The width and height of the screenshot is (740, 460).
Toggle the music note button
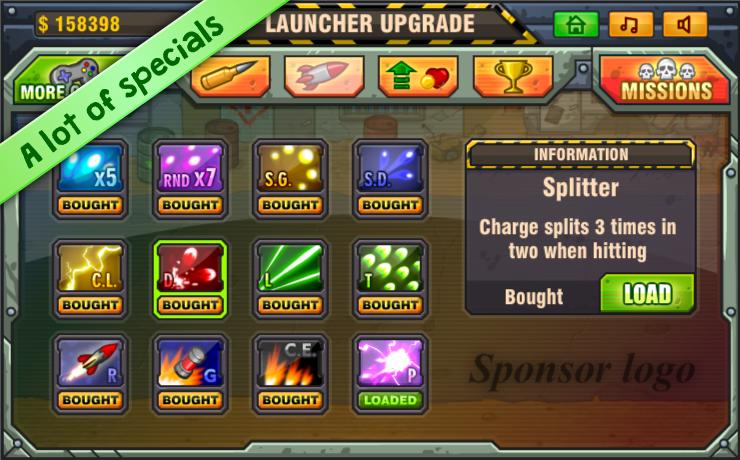[630, 25]
